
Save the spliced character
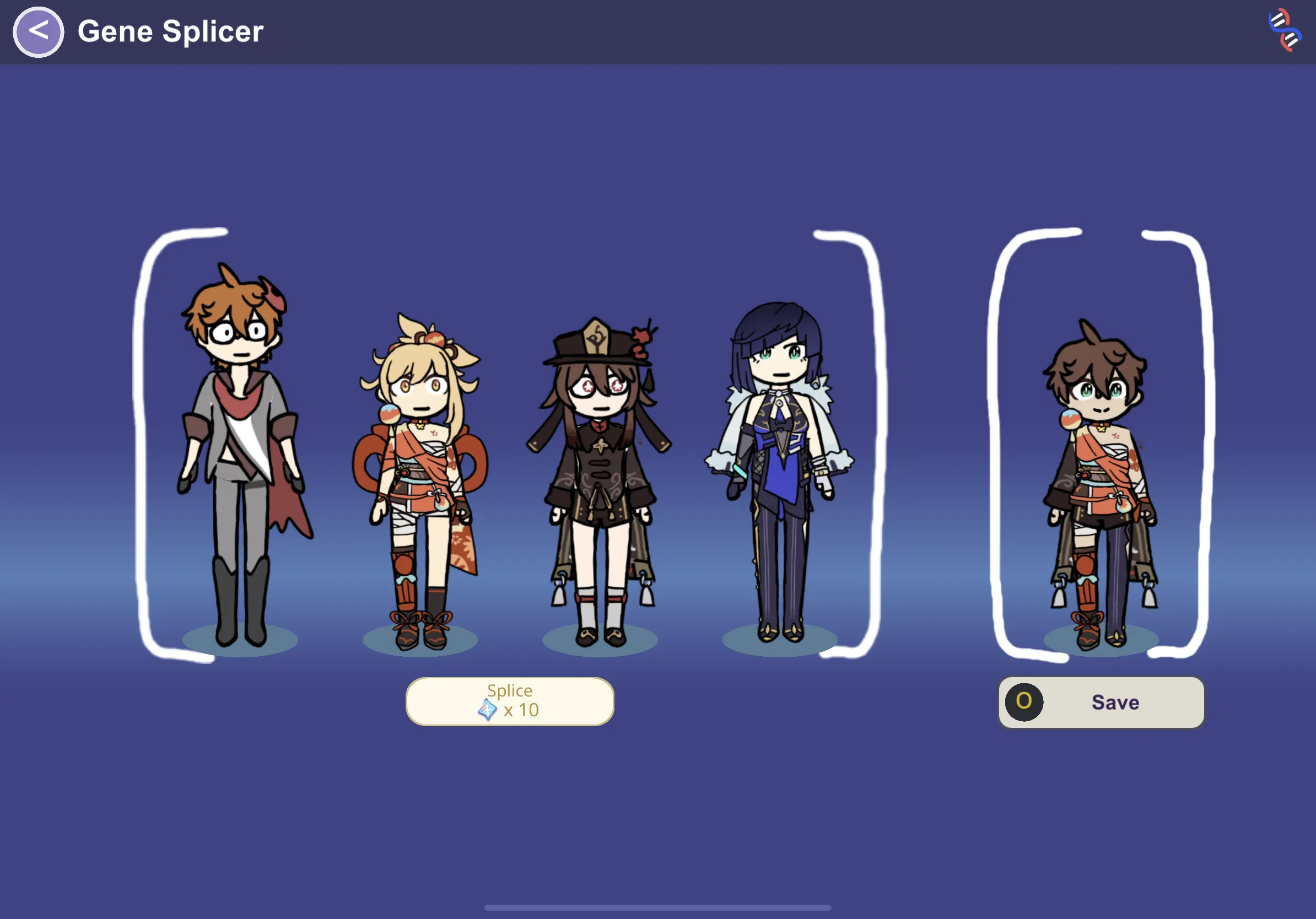(x=1115, y=702)
